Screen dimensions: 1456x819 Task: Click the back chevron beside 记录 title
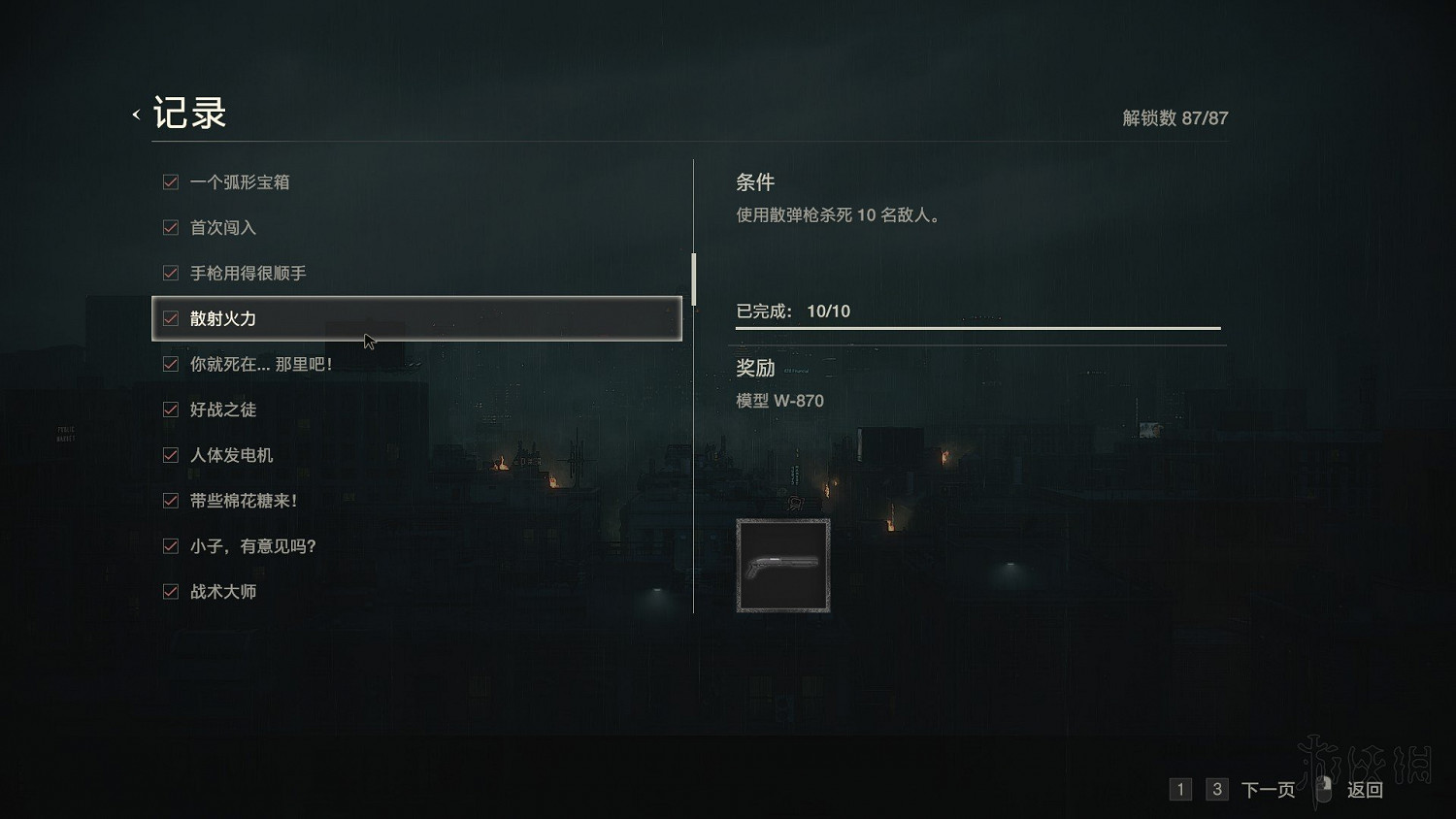tap(135, 114)
